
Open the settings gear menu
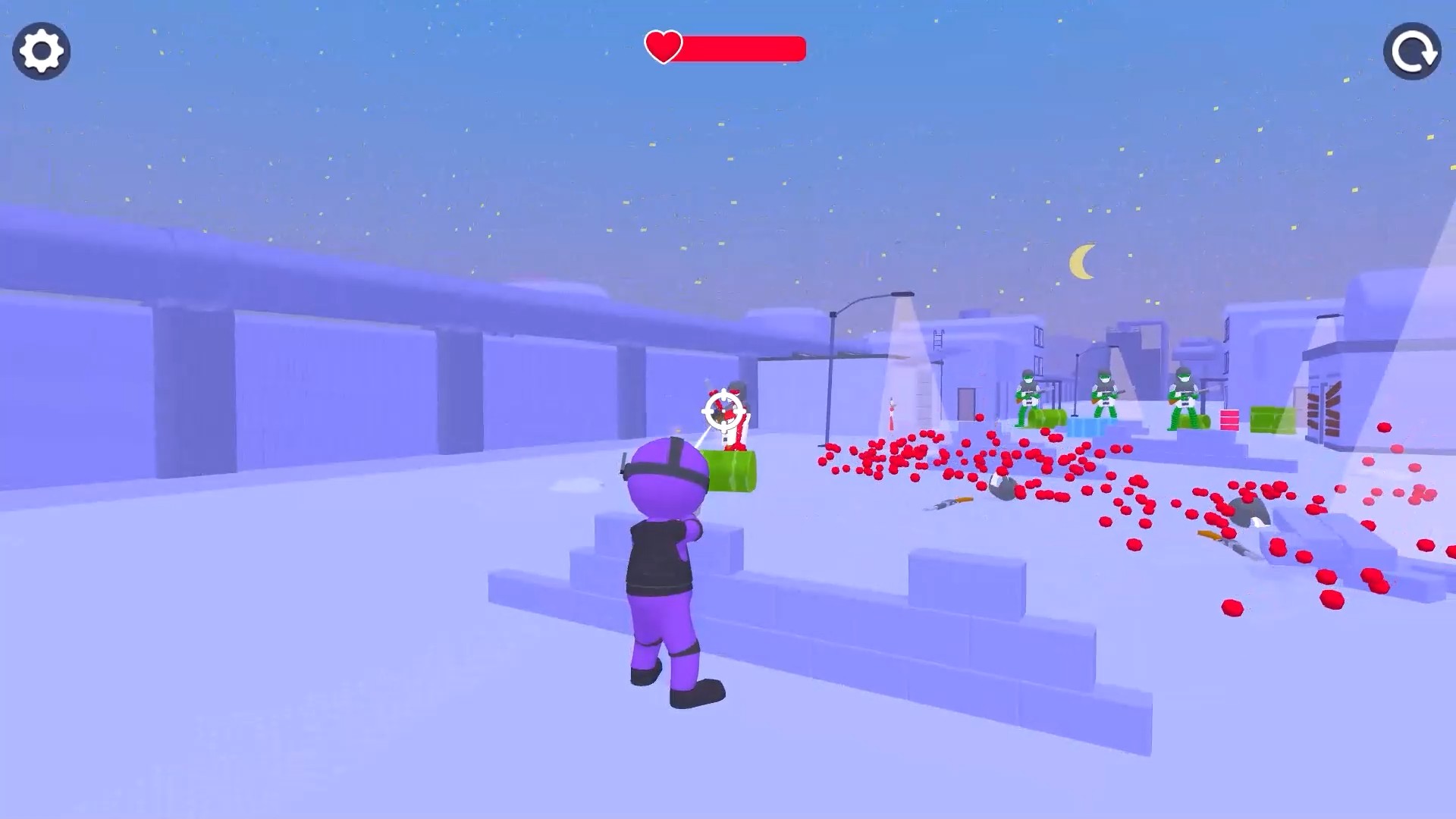[x=39, y=50]
